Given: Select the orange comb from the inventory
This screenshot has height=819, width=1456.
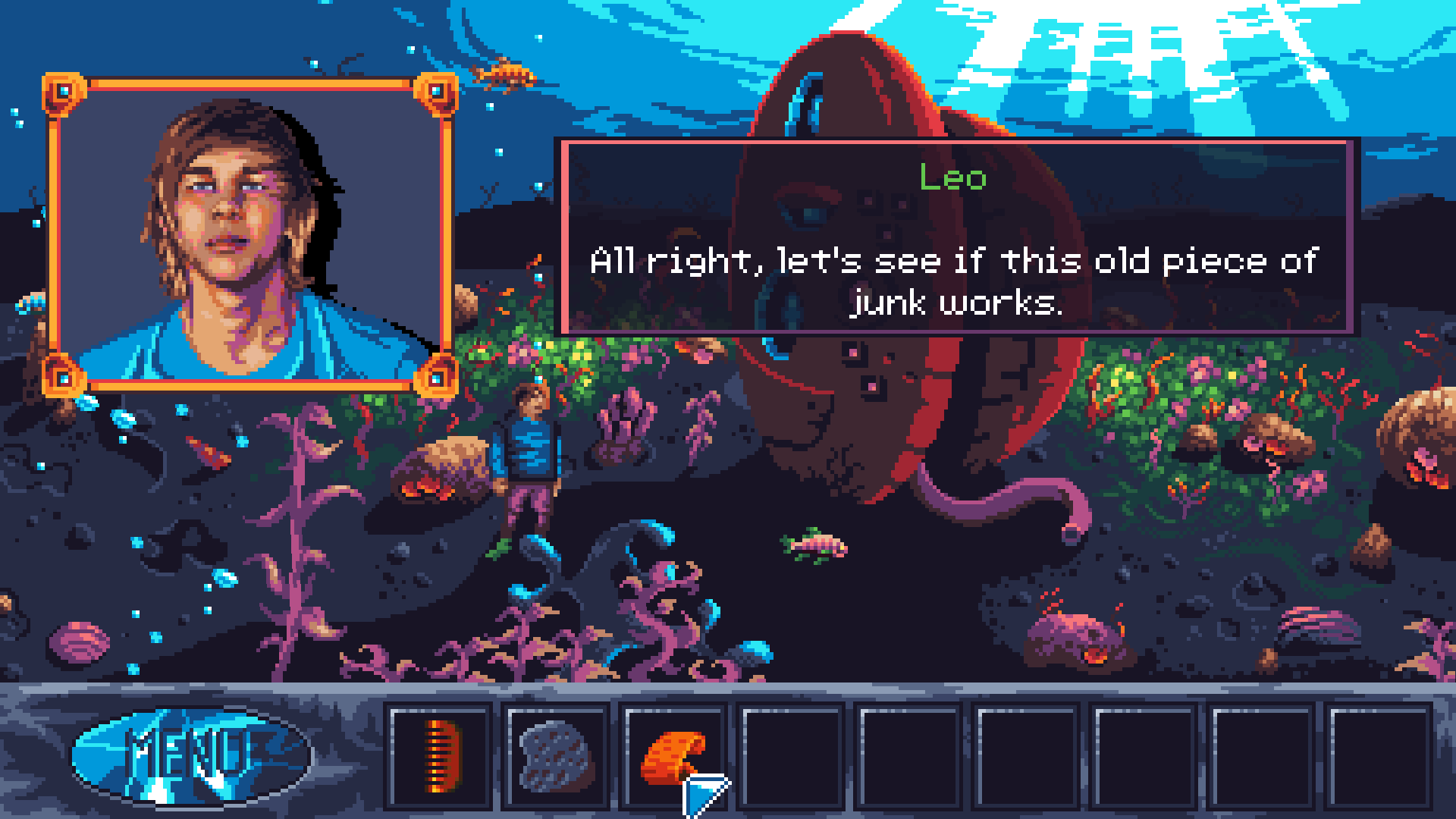Looking at the screenshot, I should pyautogui.click(x=438, y=758).
